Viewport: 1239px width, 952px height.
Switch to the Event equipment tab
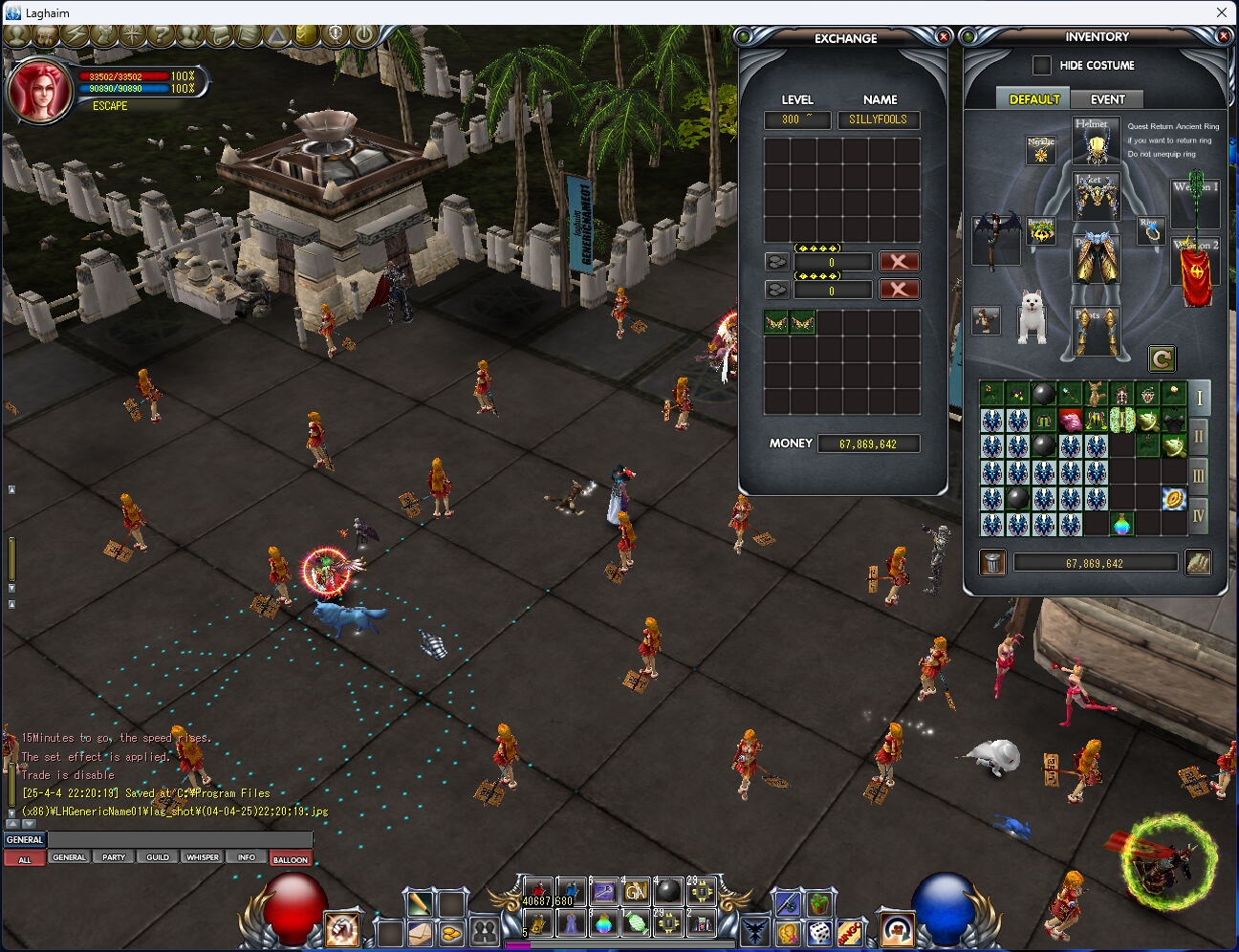(1107, 99)
